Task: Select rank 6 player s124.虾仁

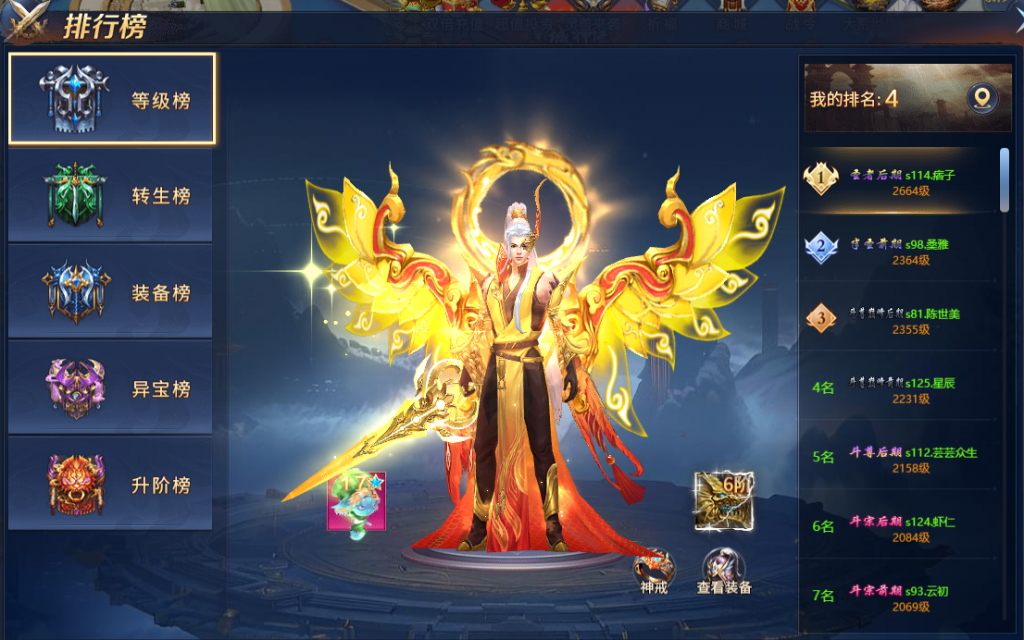Action: tap(900, 528)
